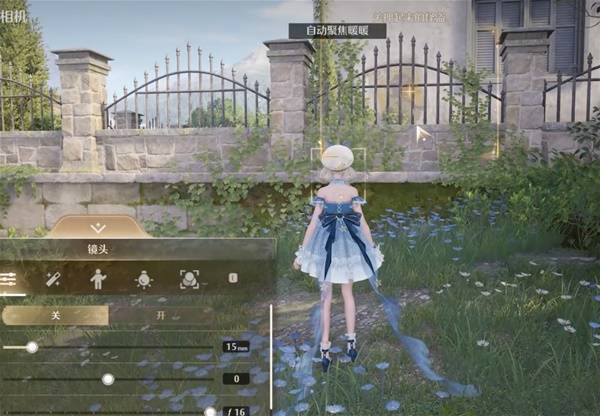Adjust the 15mm focal length slider
600x416 pixels.
click(x=32, y=347)
